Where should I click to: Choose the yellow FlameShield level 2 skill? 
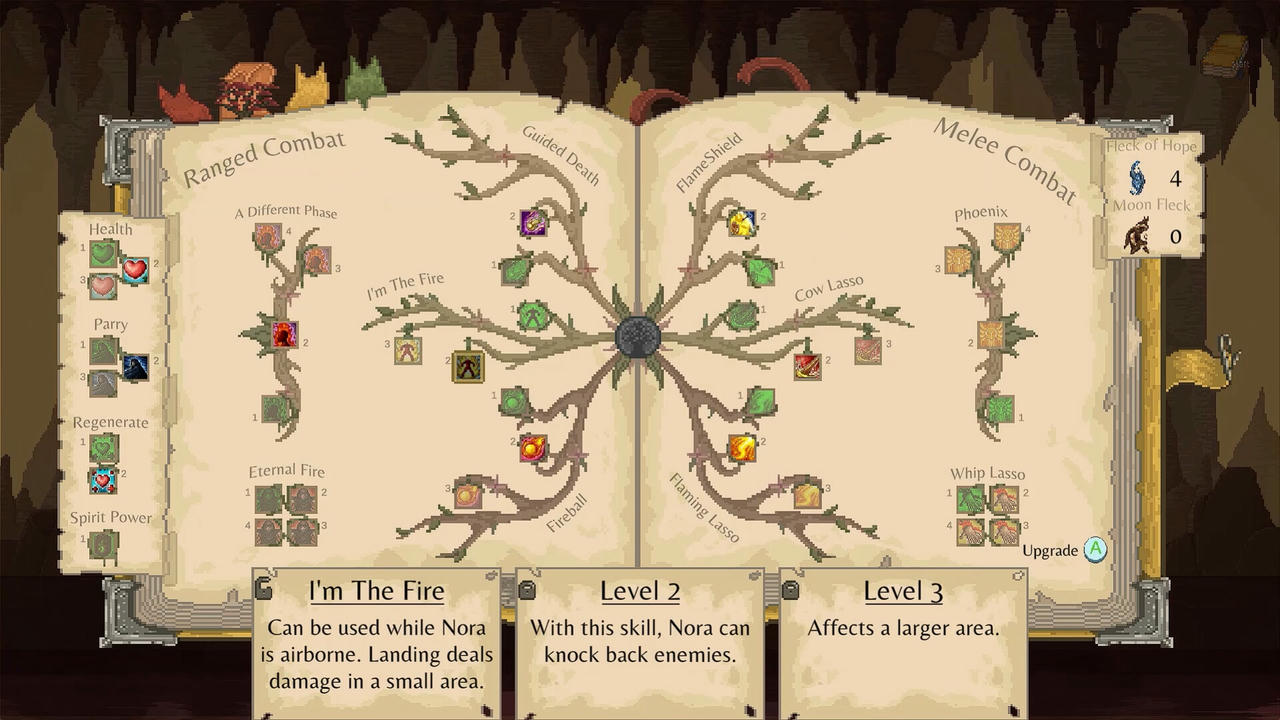click(x=741, y=222)
